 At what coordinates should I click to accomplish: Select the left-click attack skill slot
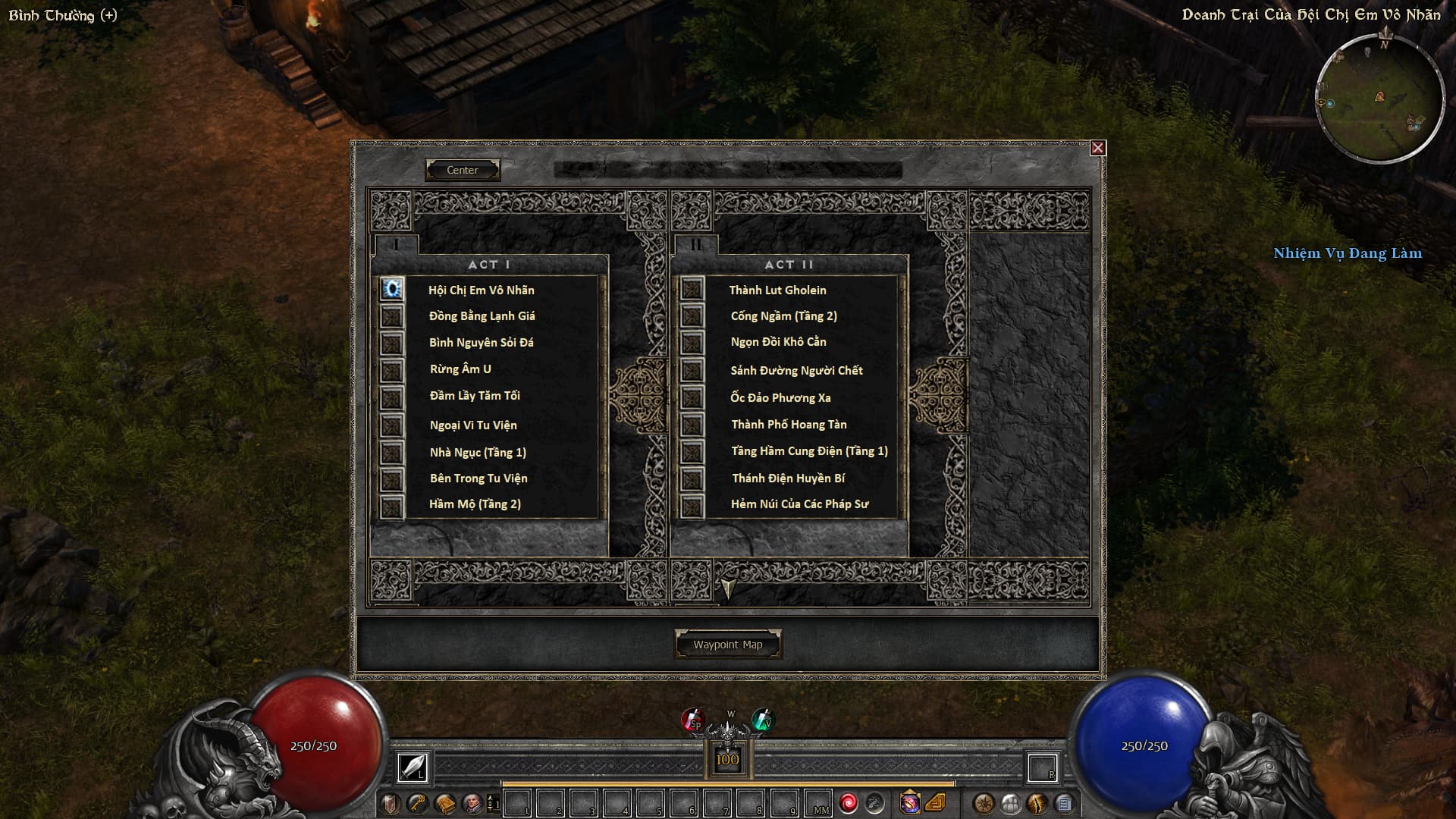[x=413, y=767]
